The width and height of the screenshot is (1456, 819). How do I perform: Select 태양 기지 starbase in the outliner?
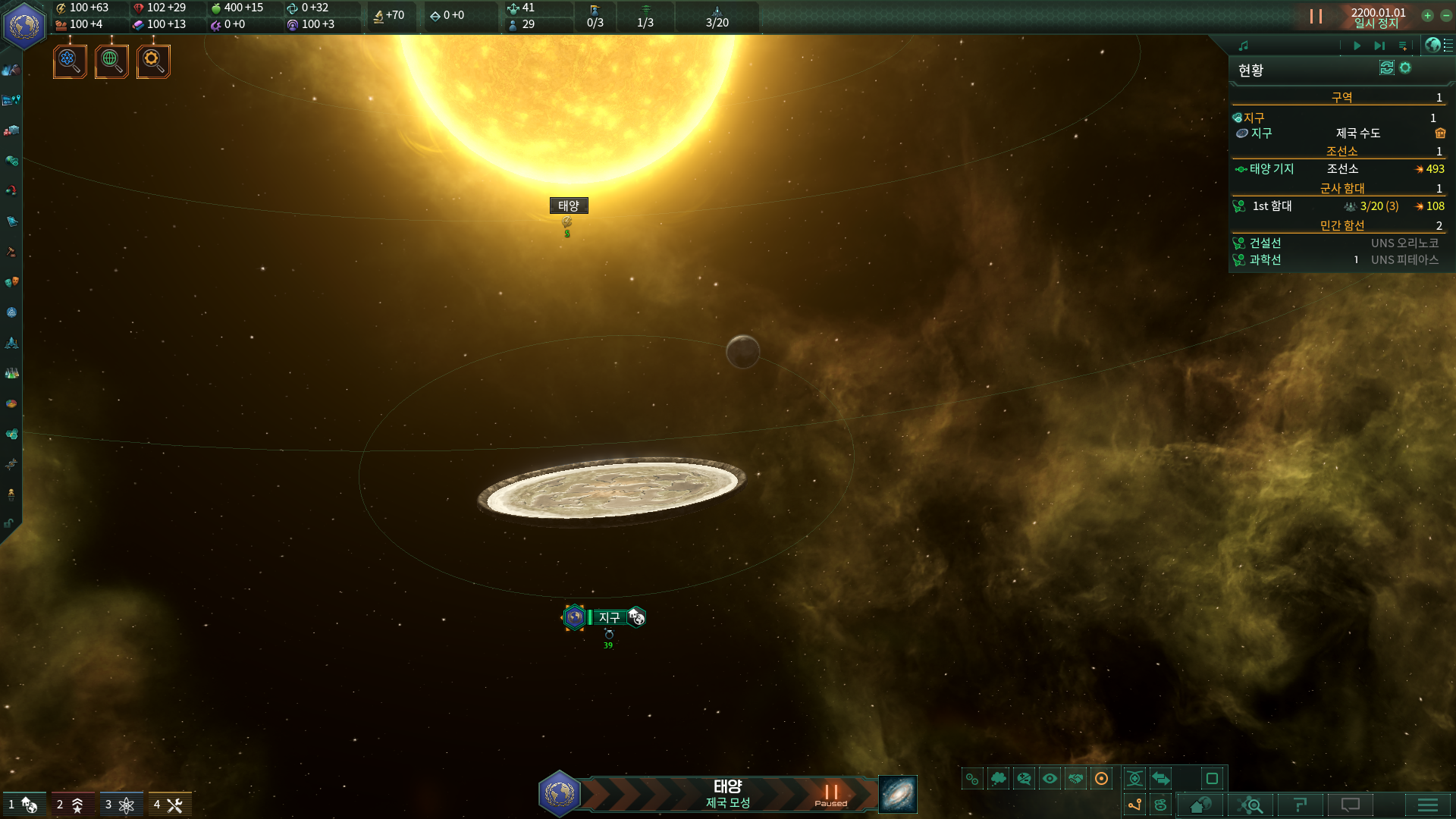[x=1272, y=169]
